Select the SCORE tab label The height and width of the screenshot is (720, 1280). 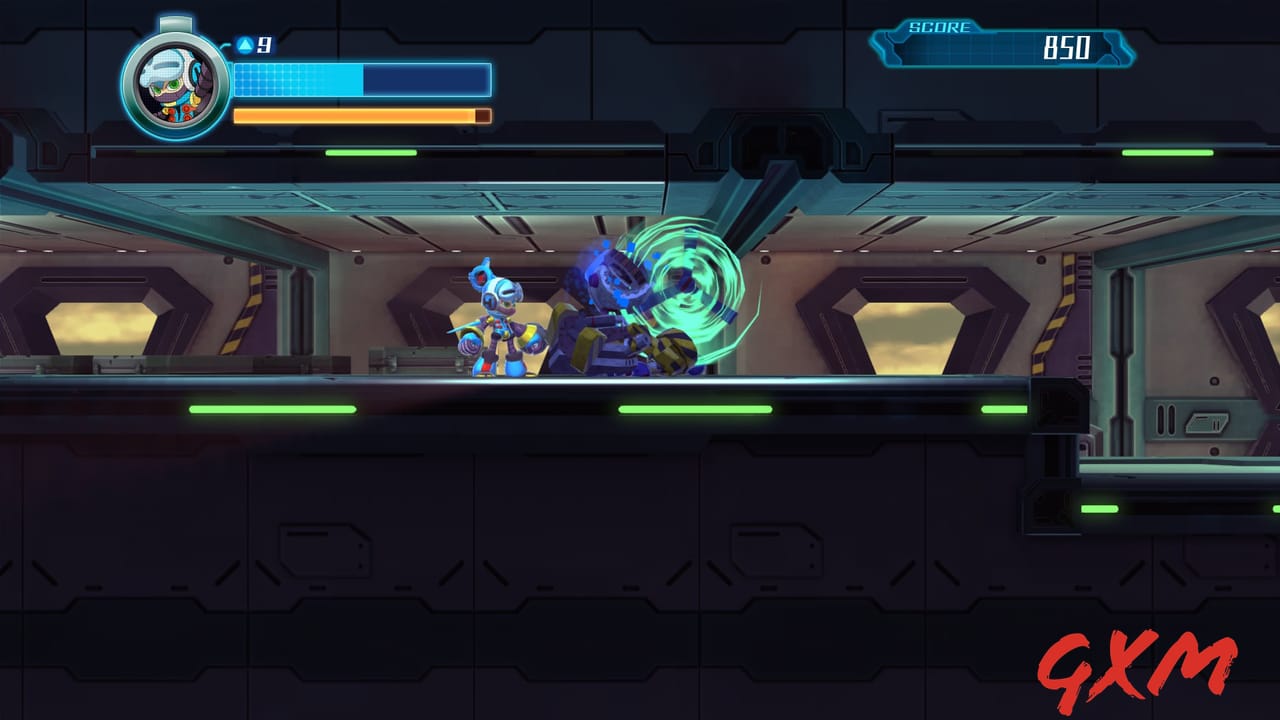pyautogui.click(x=938, y=24)
